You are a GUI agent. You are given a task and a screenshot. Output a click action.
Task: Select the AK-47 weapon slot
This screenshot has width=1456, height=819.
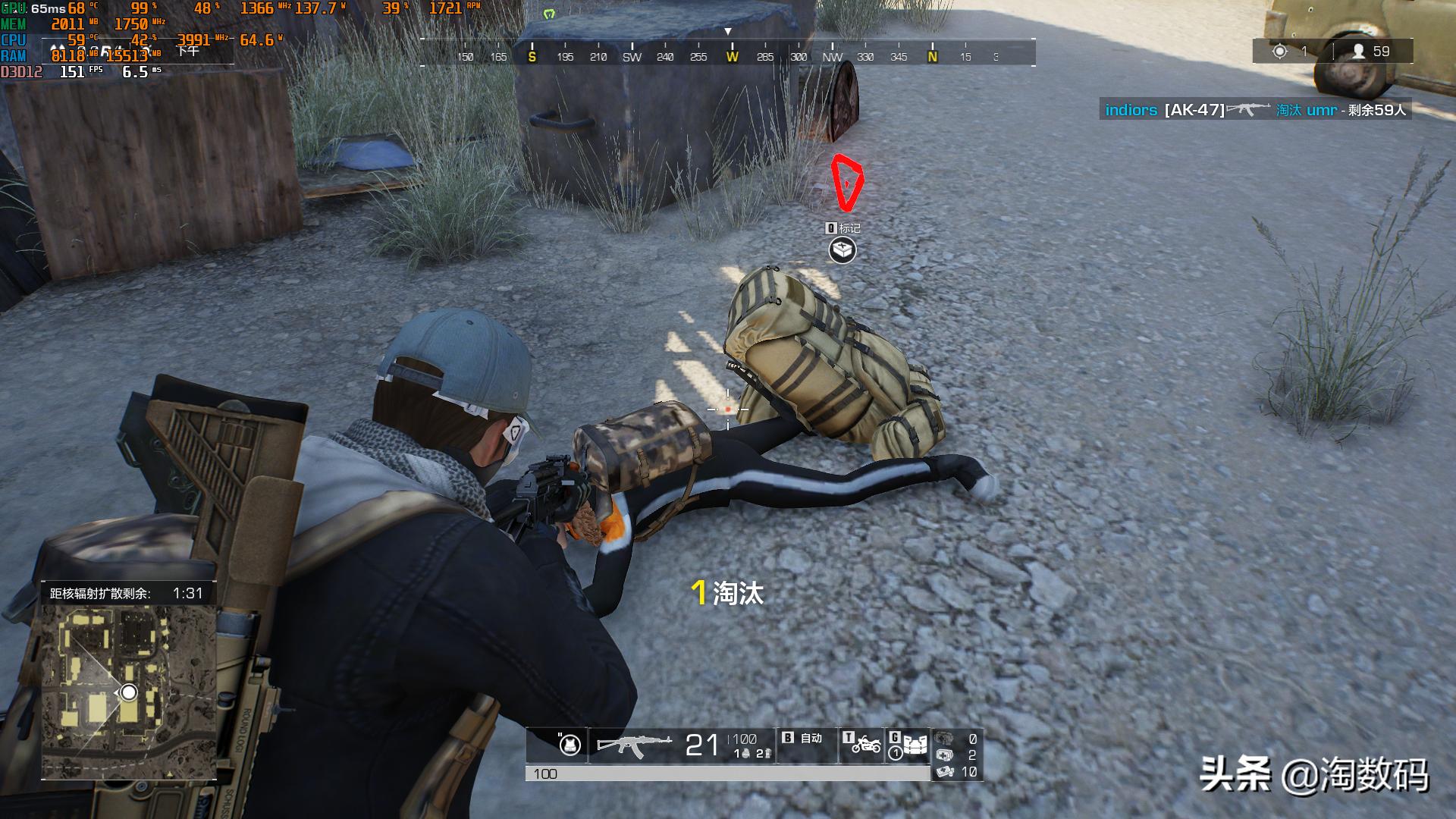pyautogui.click(x=634, y=745)
